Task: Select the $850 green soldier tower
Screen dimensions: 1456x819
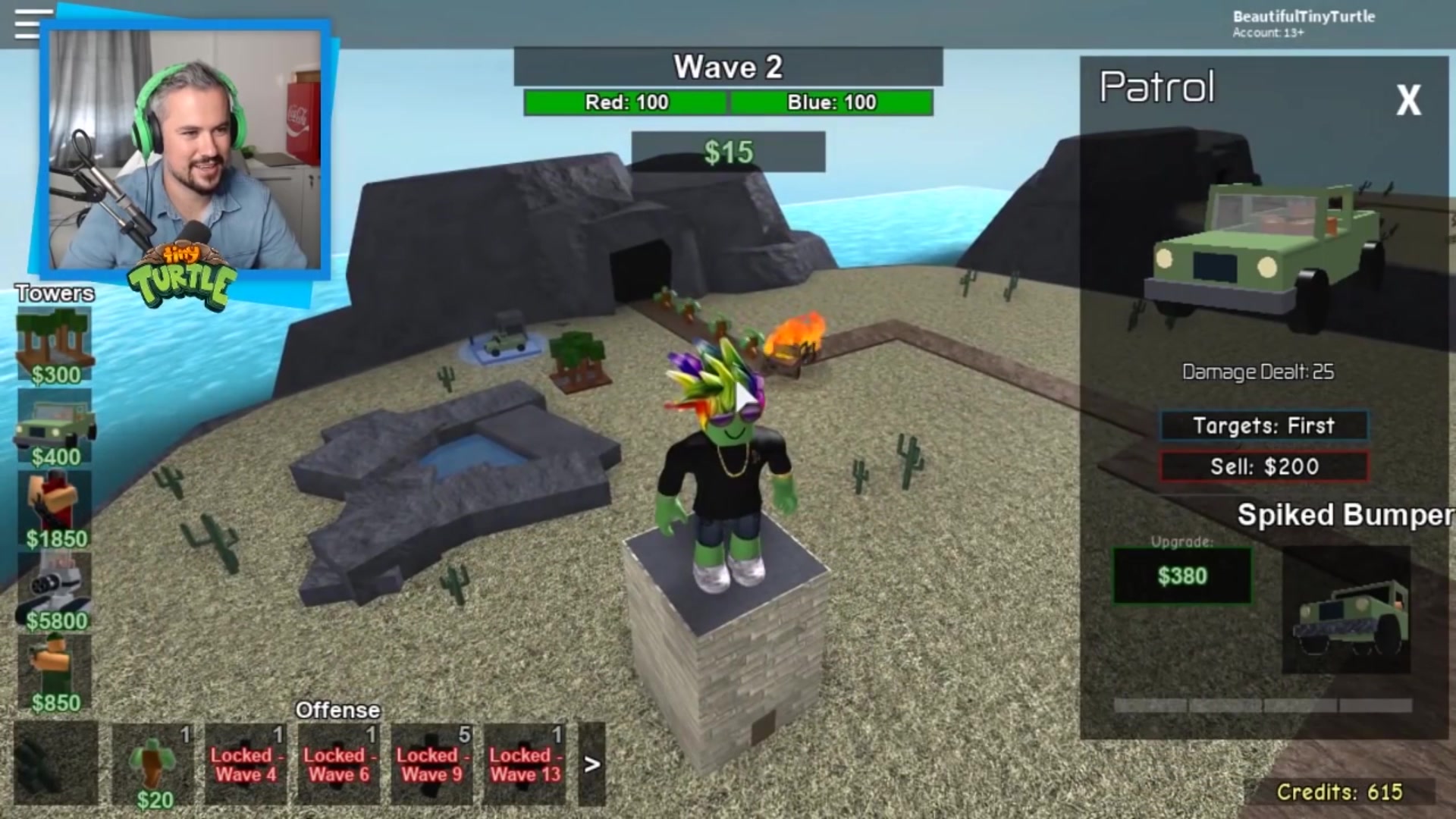Action: (55, 672)
